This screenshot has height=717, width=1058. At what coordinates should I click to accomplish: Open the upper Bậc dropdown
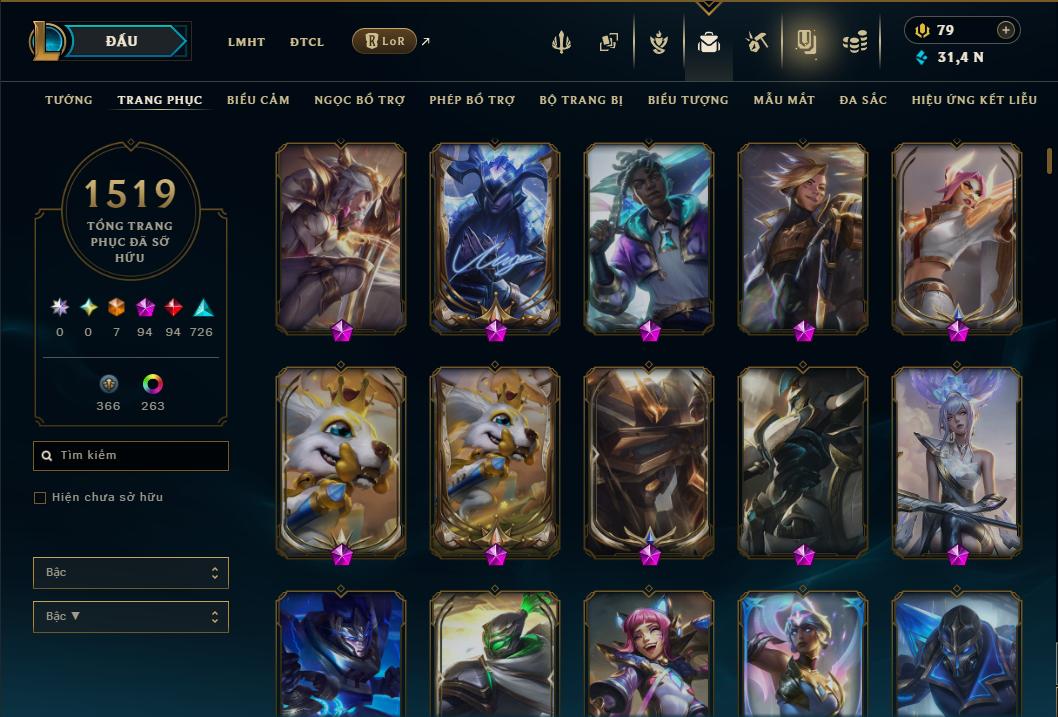(x=131, y=573)
